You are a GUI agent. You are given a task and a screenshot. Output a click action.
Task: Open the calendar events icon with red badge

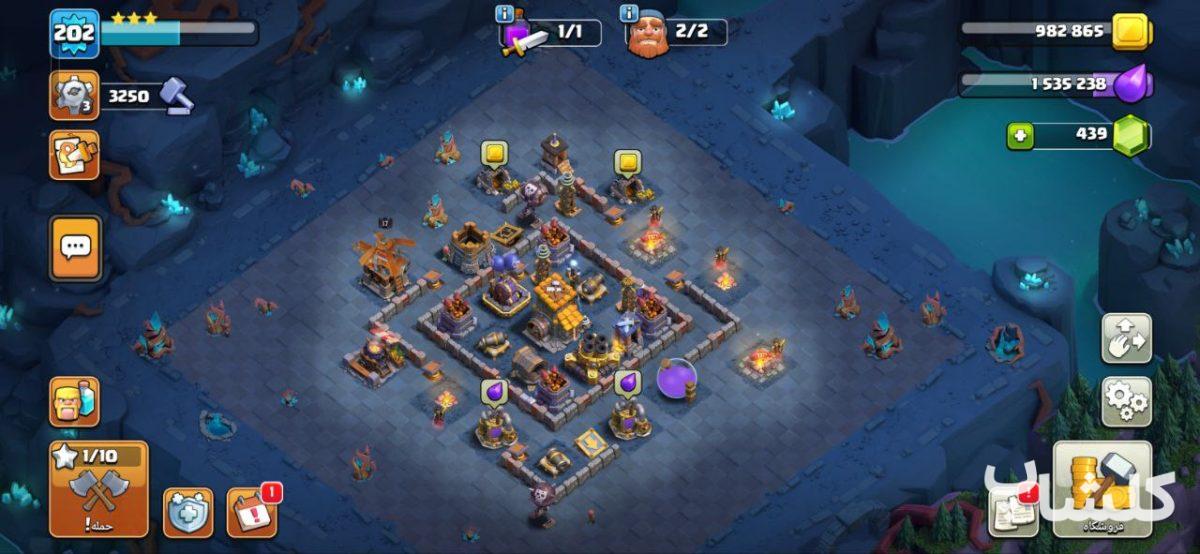pos(252,511)
